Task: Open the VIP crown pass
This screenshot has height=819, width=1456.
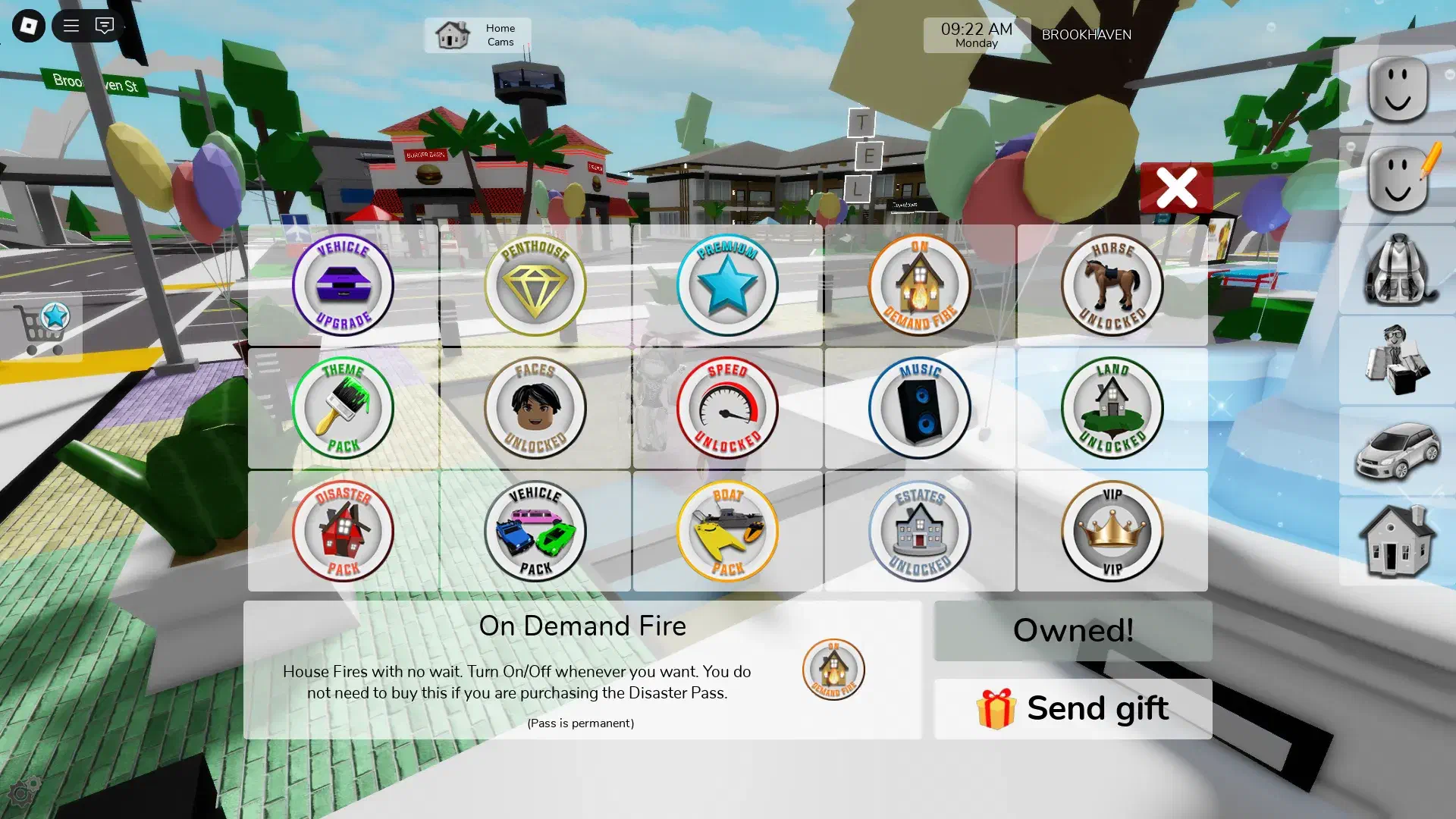Action: [x=1112, y=532]
